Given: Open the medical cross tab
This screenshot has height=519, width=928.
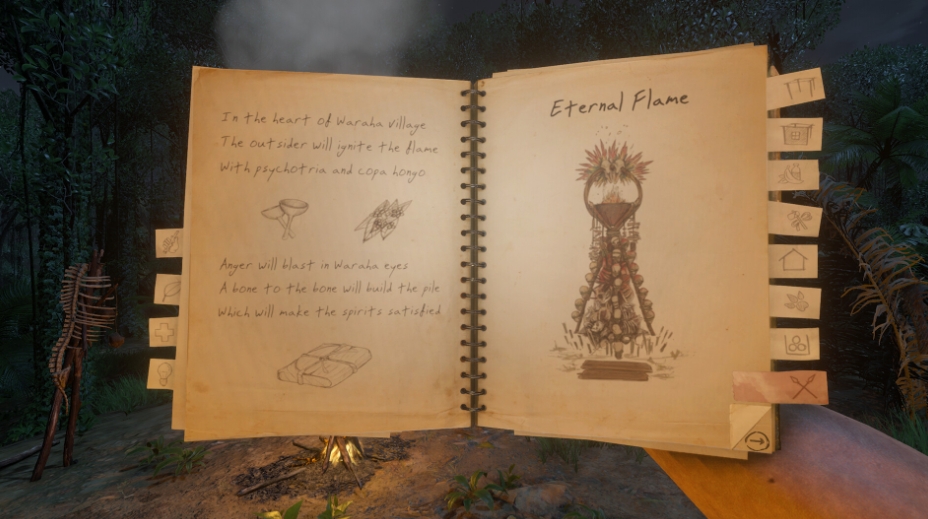Looking at the screenshot, I should click(164, 331).
